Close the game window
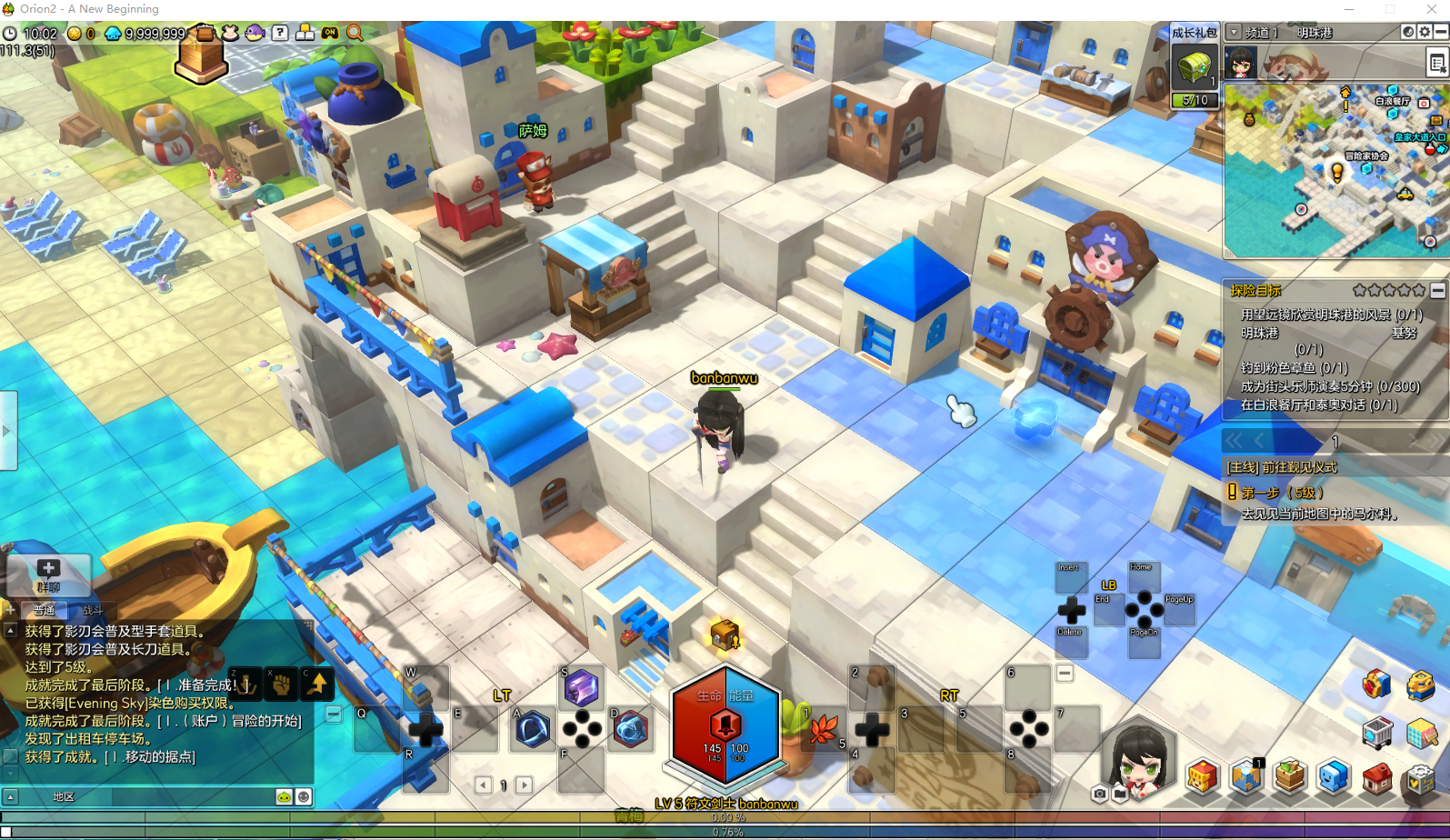1450x840 pixels. 1431,9
